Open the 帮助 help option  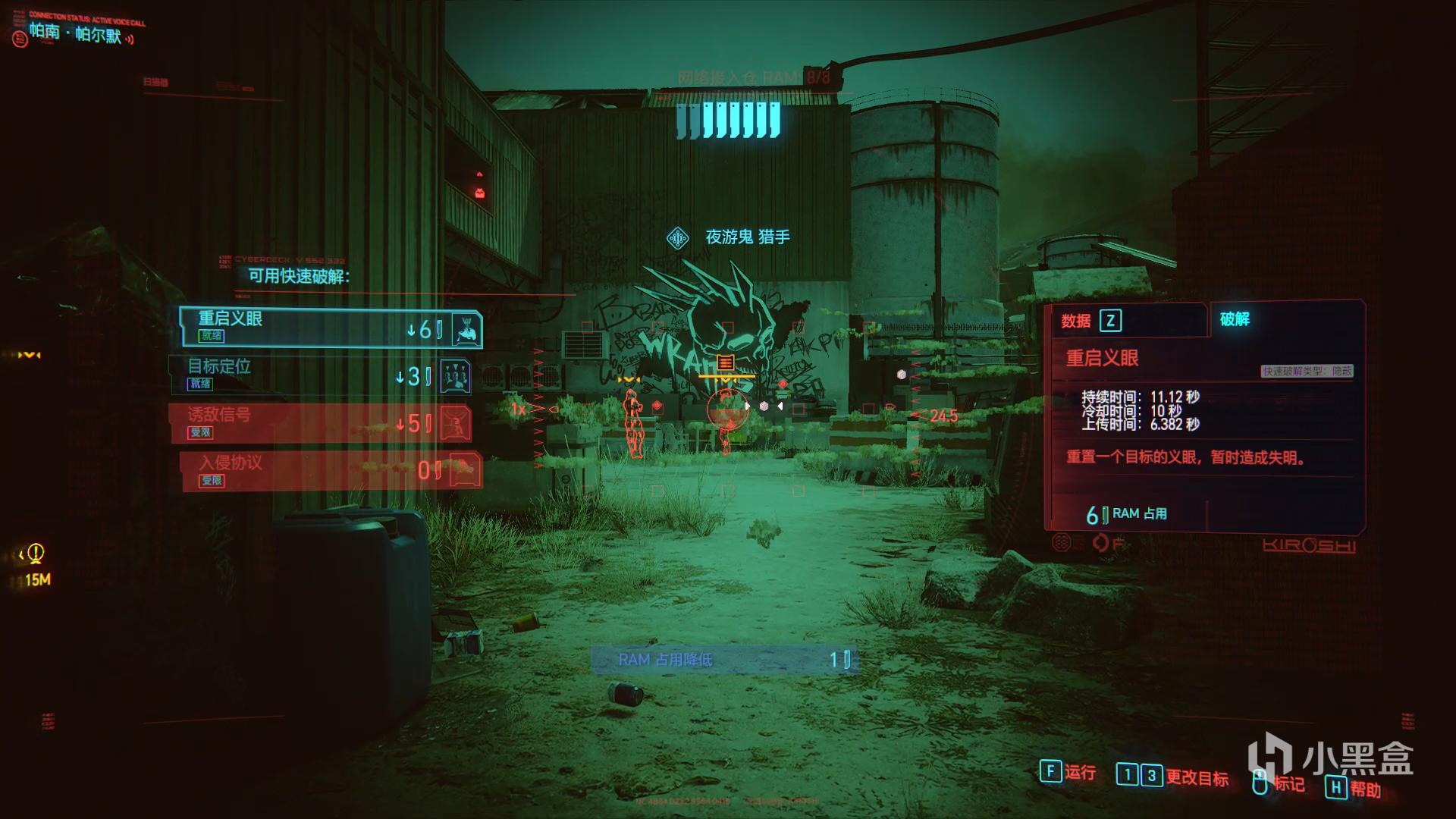(1354, 789)
